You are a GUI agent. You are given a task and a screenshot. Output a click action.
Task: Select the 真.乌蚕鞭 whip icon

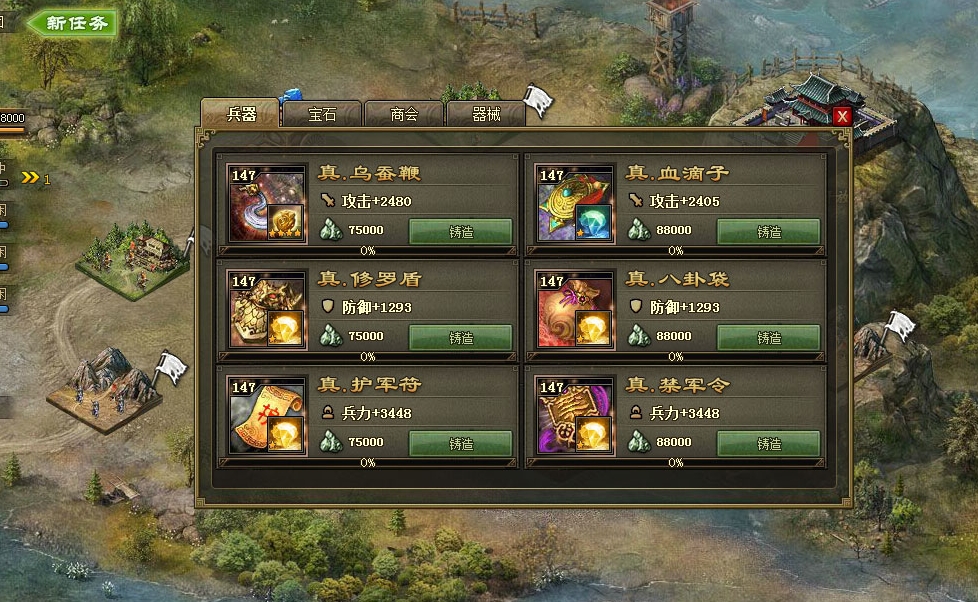point(267,203)
